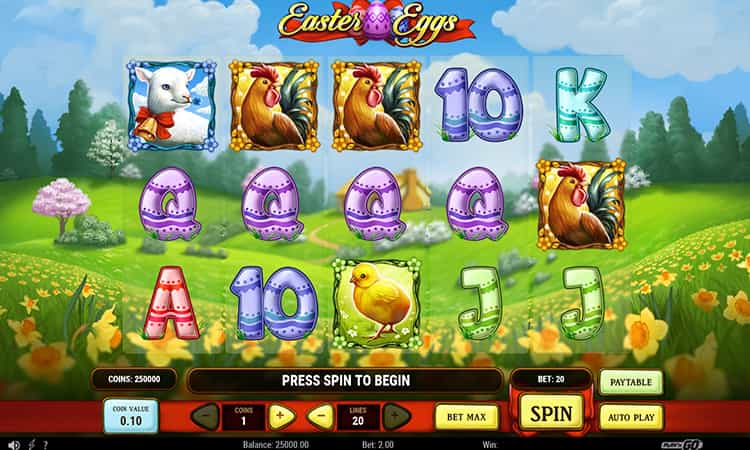Click the Bet Max button
Image resolution: width=750 pixels, height=450 pixels.
click(466, 416)
